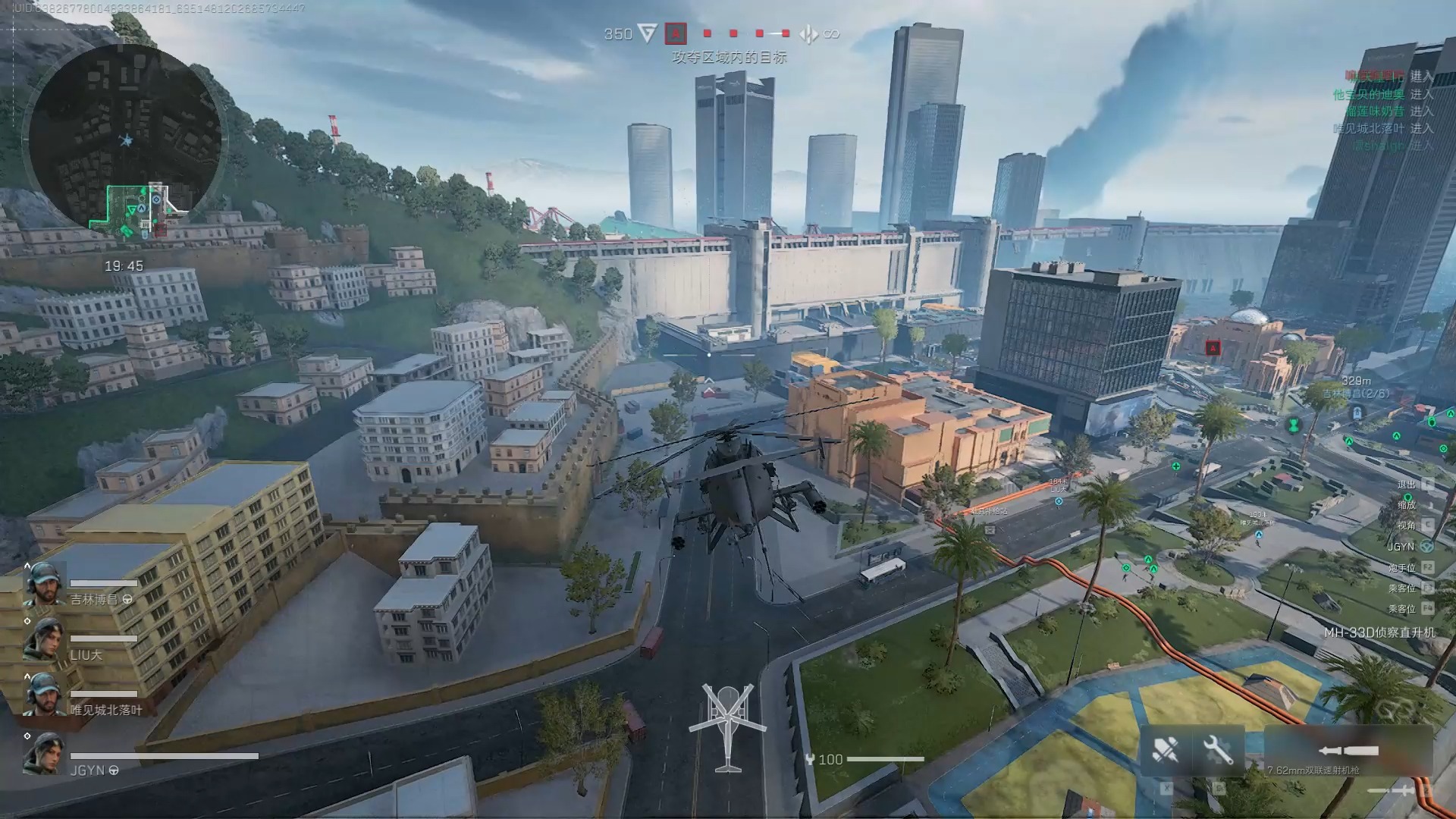The height and width of the screenshot is (819, 1456).
Task: Select squad member LIU大 portrait
Action: [x=43, y=639]
